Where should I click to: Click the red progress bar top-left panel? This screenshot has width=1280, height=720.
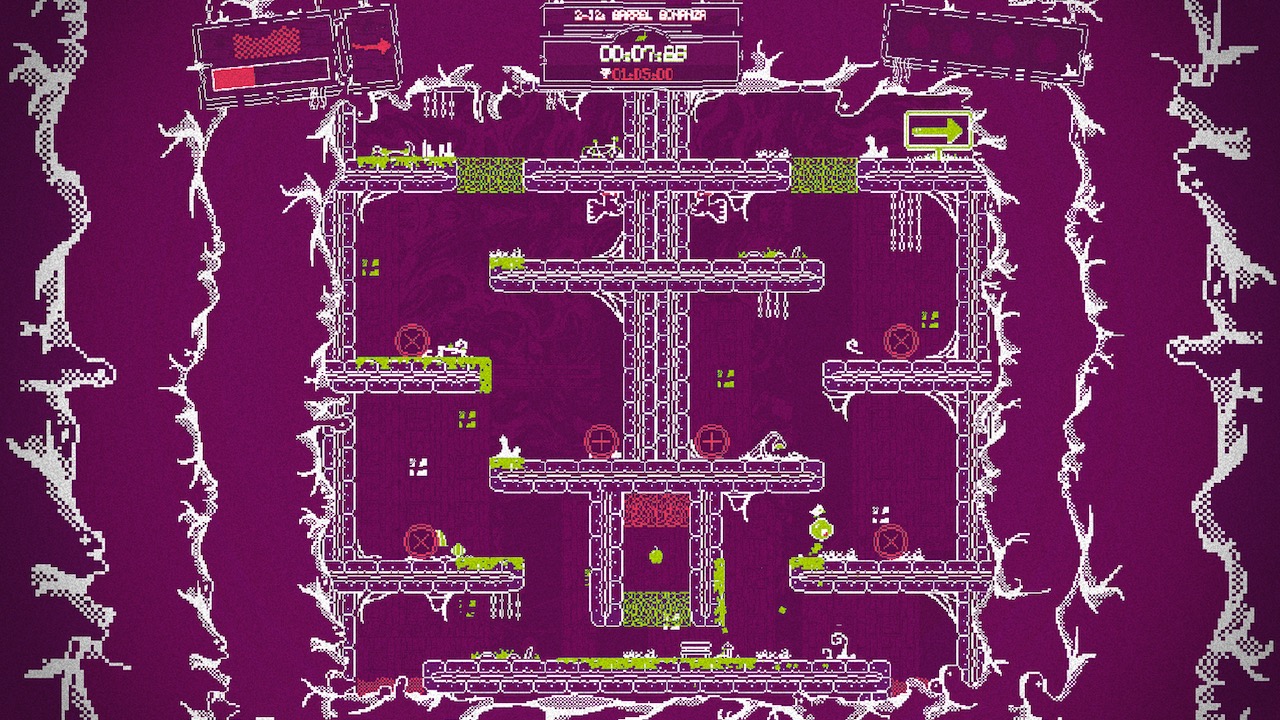[235, 77]
